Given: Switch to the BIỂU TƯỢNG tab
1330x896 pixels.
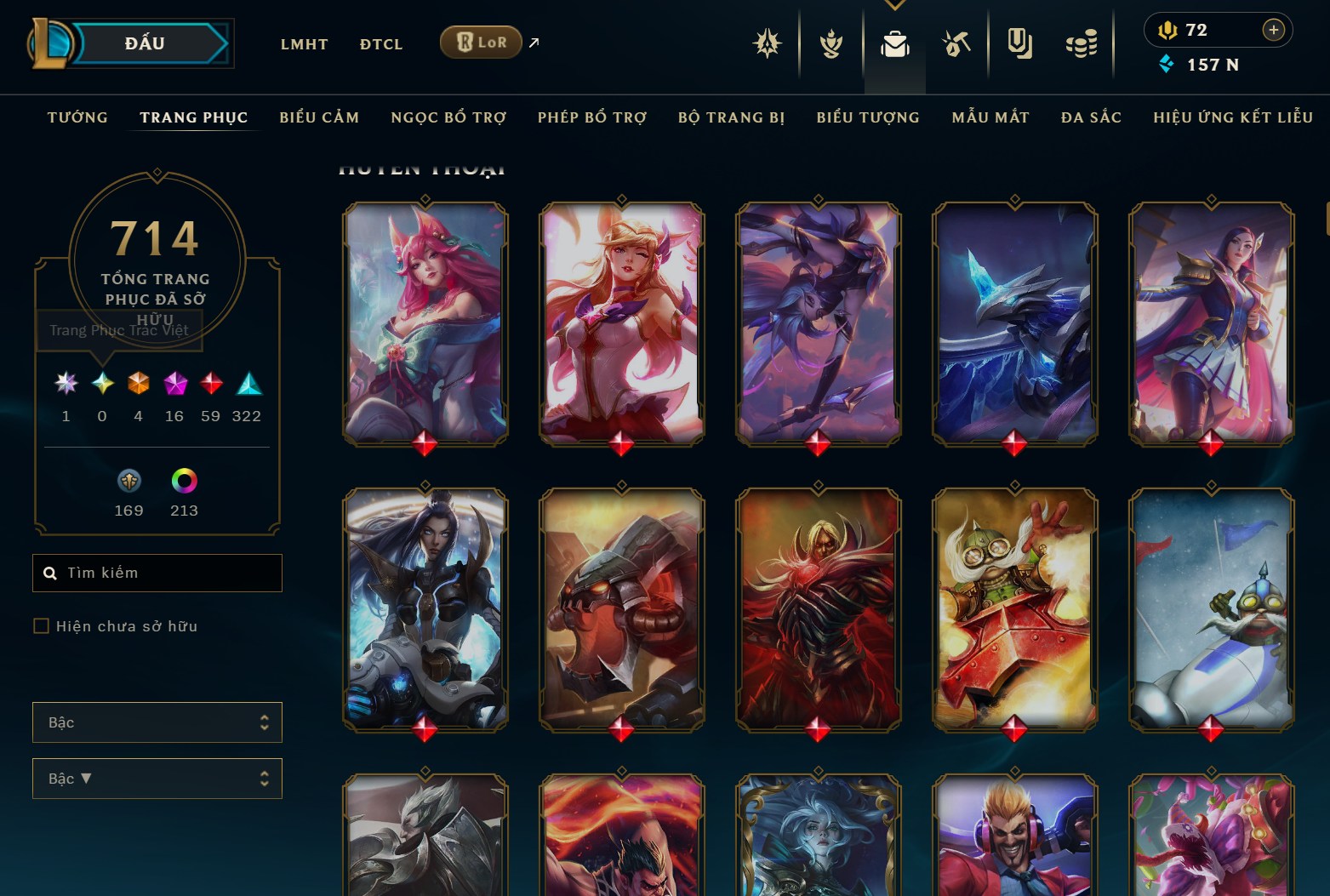Looking at the screenshot, I should pyautogui.click(x=867, y=117).
